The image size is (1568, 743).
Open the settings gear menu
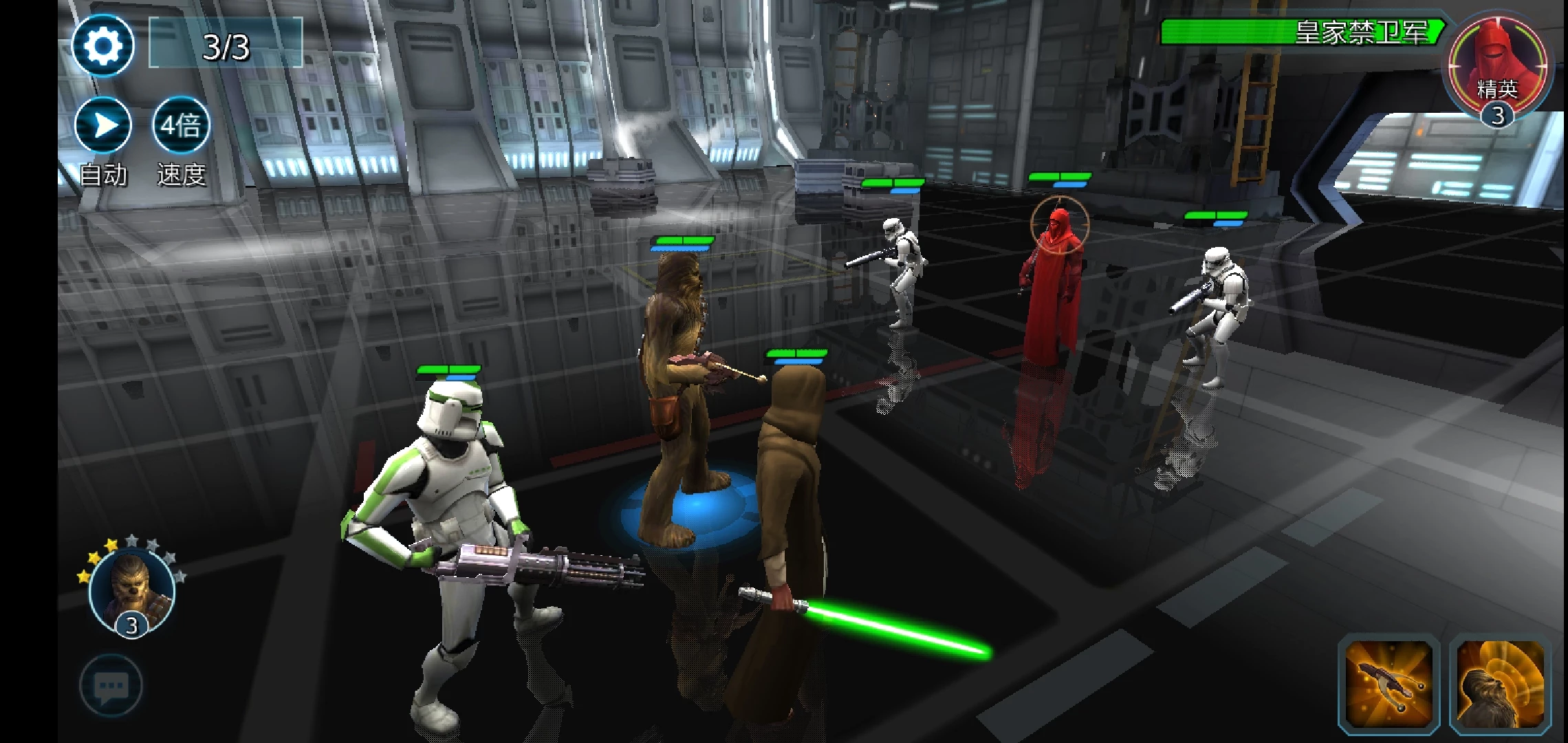103,46
